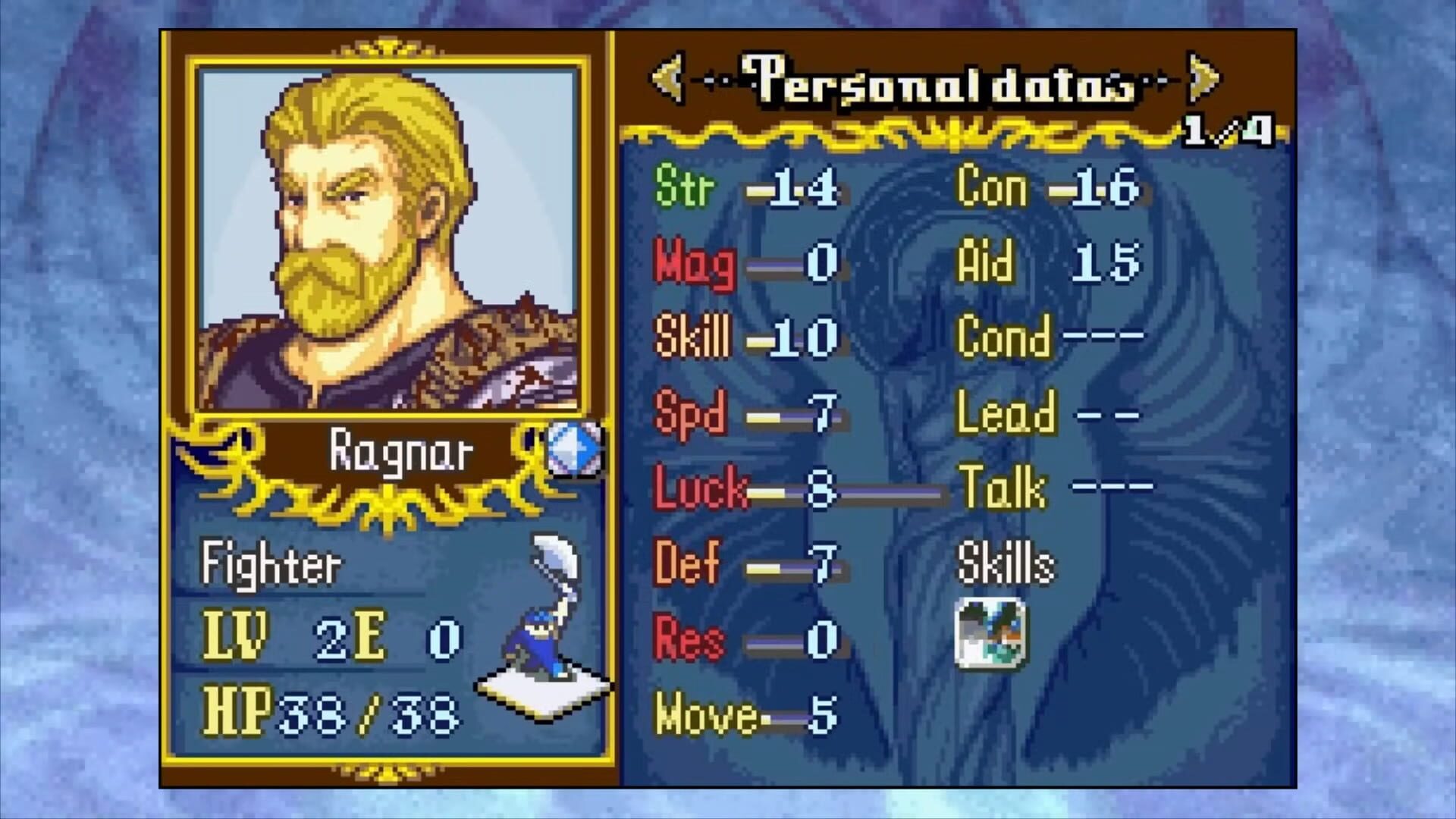Image resolution: width=1456 pixels, height=819 pixels.
Task: Click Ragnar's name plate
Action: click(x=402, y=450)
